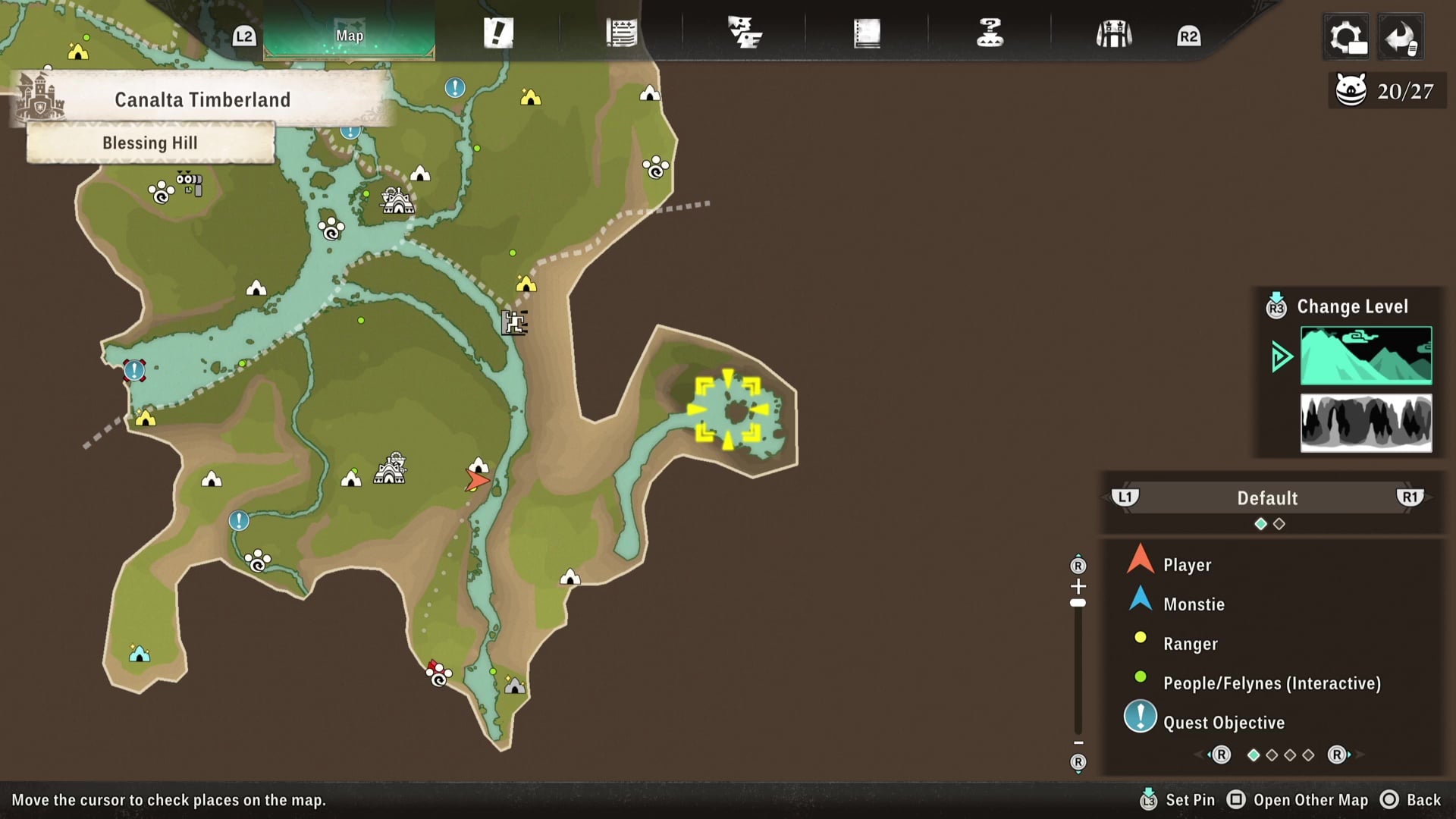Viewport: 1456px width, 819px height.
Task: Select the teal camp marker in southwest
Action: click(x=140, y=654)
